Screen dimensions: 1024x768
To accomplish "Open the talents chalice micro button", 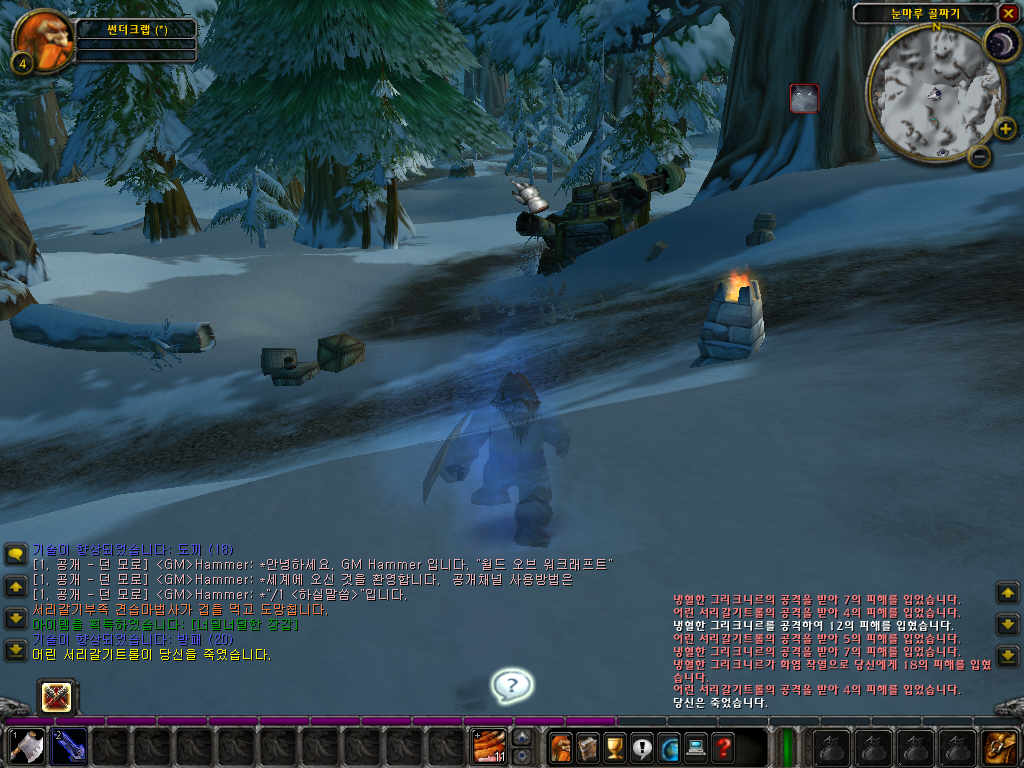I will pyautogui.click(x=614, y=747).
